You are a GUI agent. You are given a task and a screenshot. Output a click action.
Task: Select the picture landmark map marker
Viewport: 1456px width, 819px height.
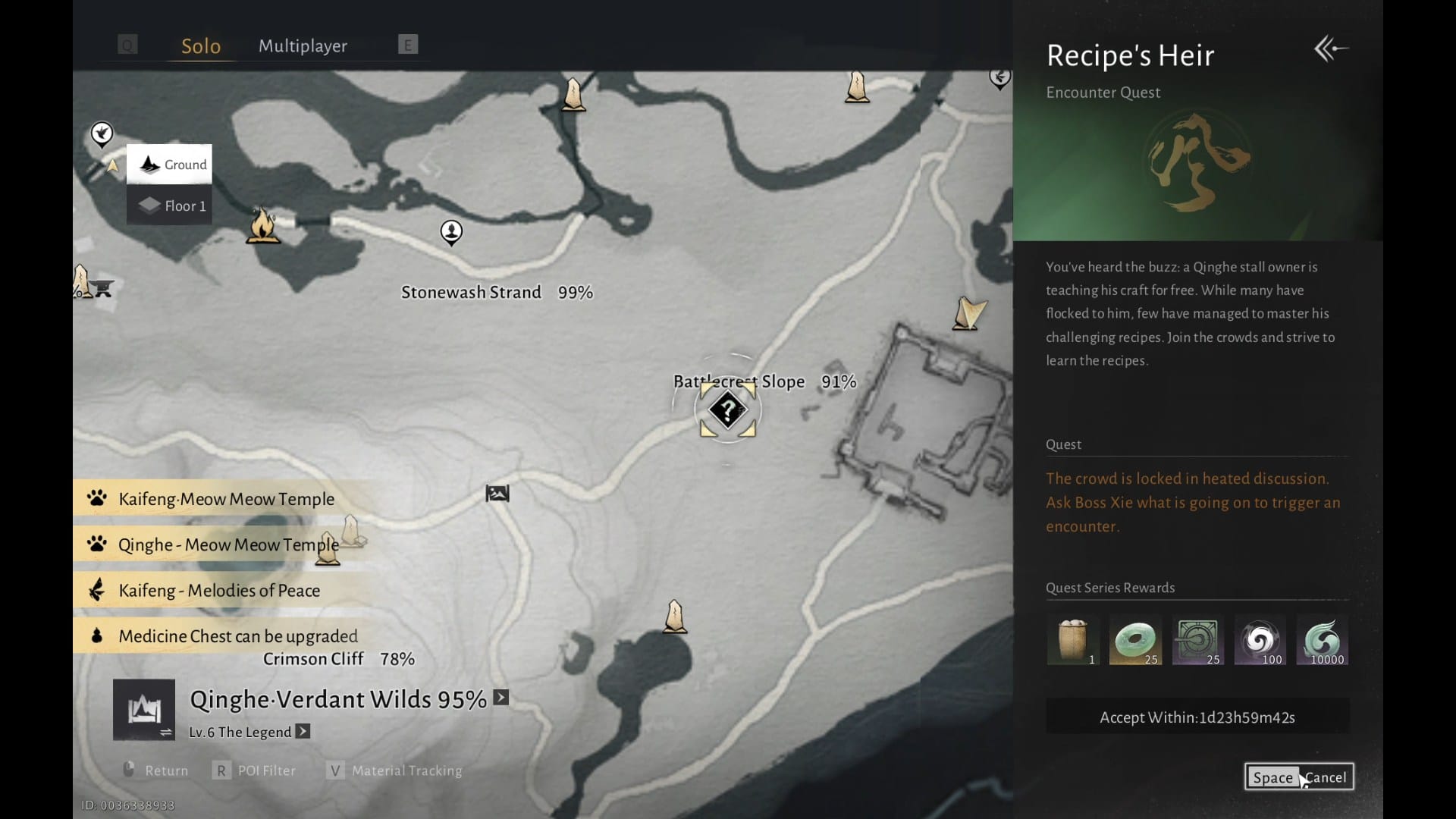497,494
